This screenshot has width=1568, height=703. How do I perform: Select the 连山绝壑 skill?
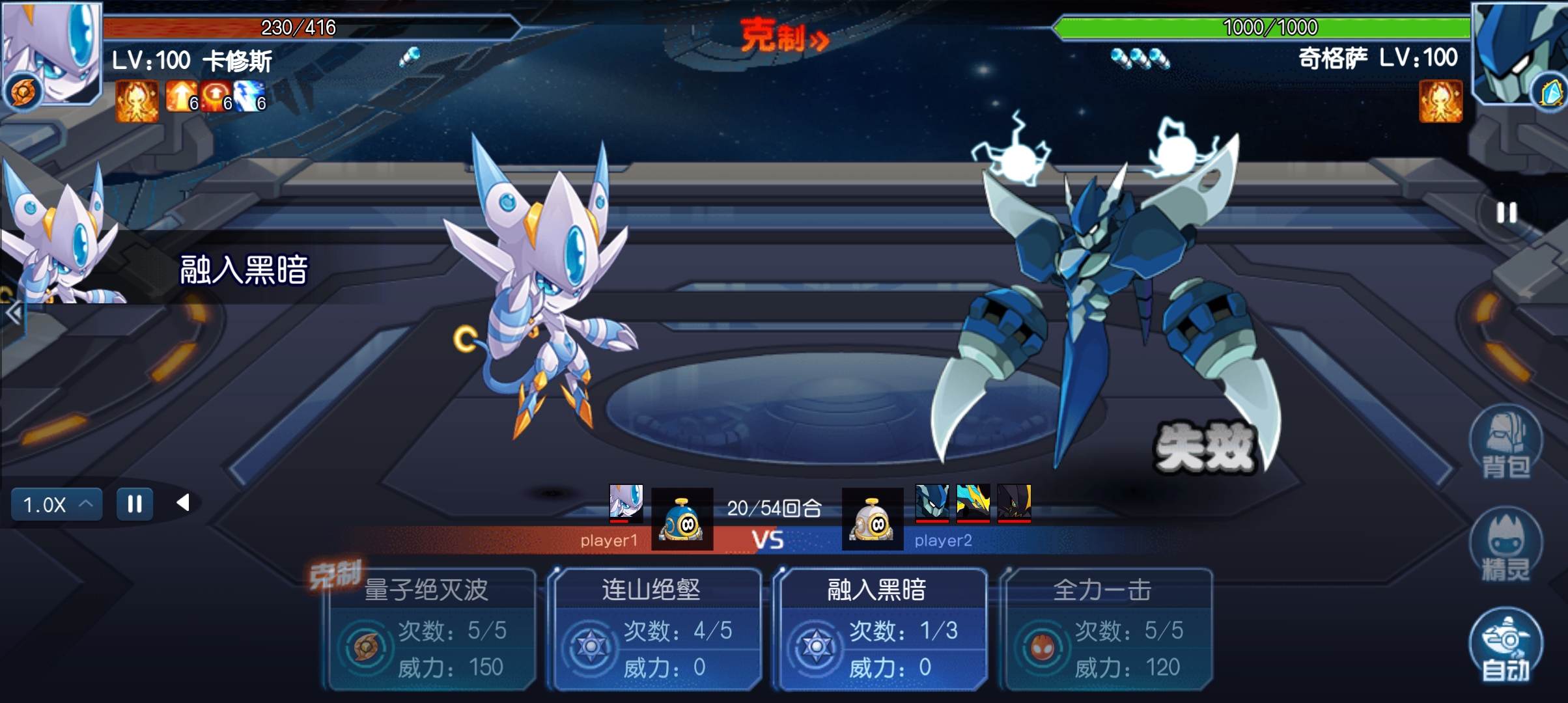[x=656, y=629]
